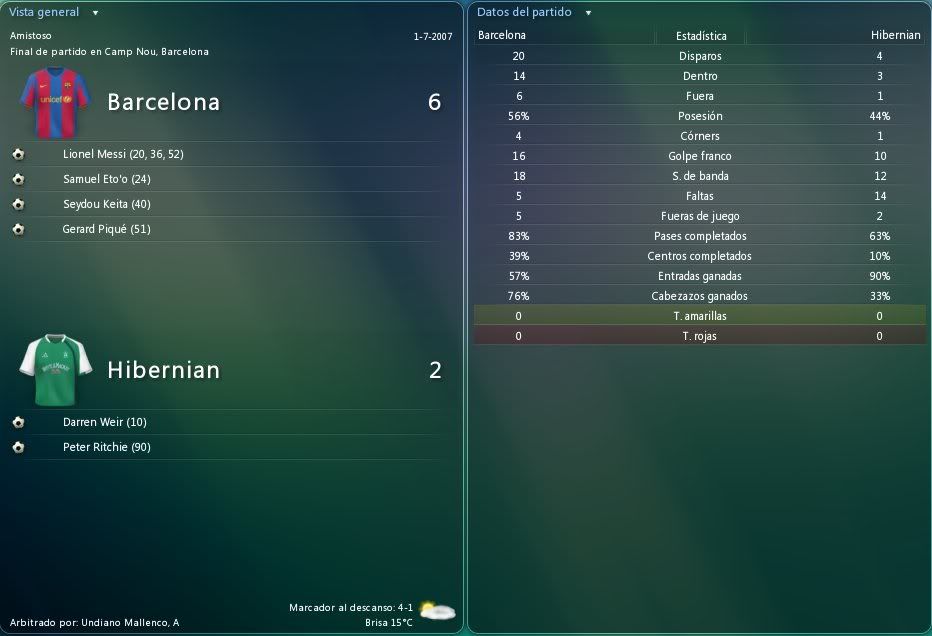This screenshot has width=932, height=636.
Task: Select the Hibernian team name
Action: [163, 370]
